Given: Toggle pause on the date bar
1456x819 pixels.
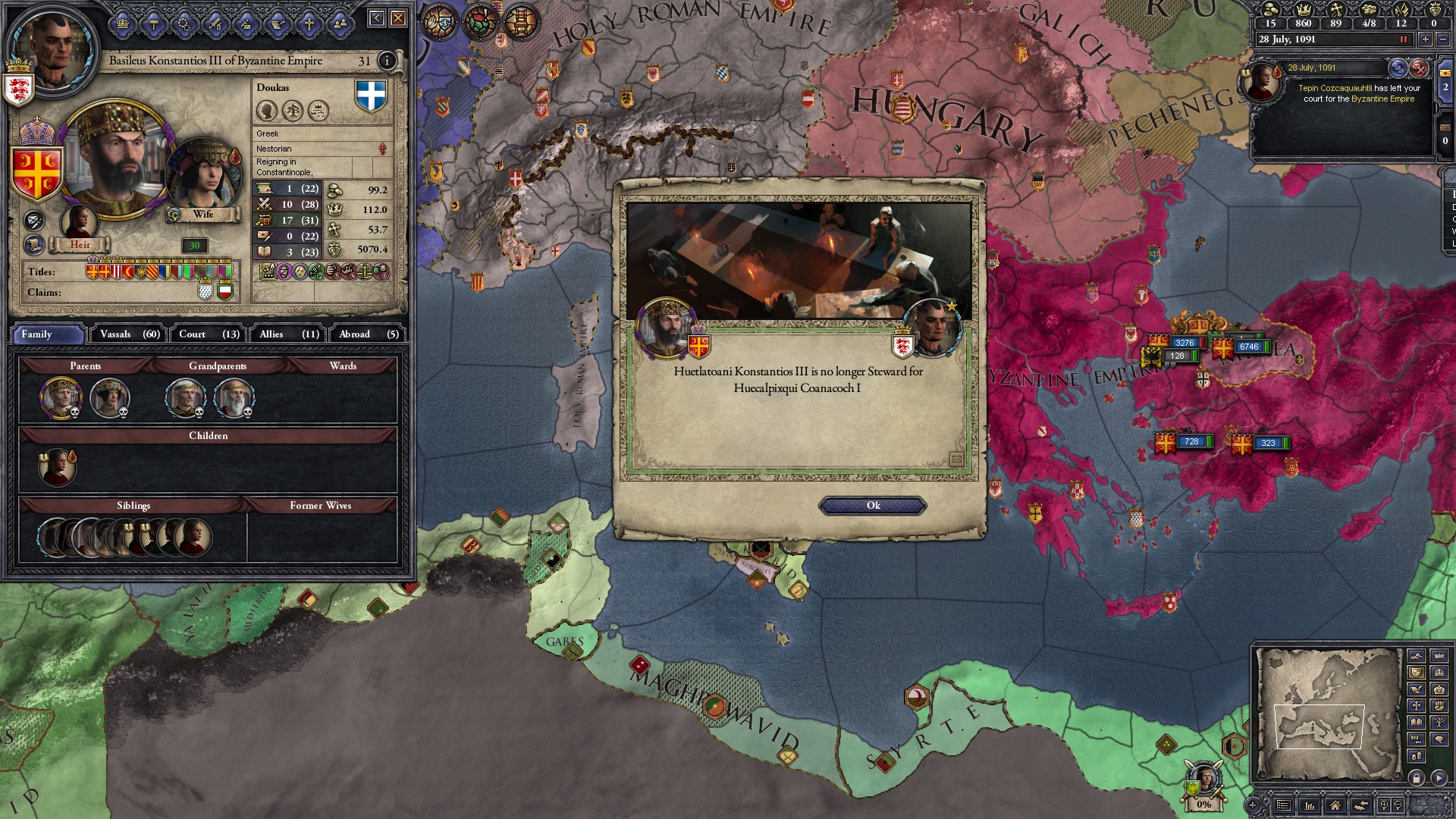Looking at the screenshot, I should 1403,39.
